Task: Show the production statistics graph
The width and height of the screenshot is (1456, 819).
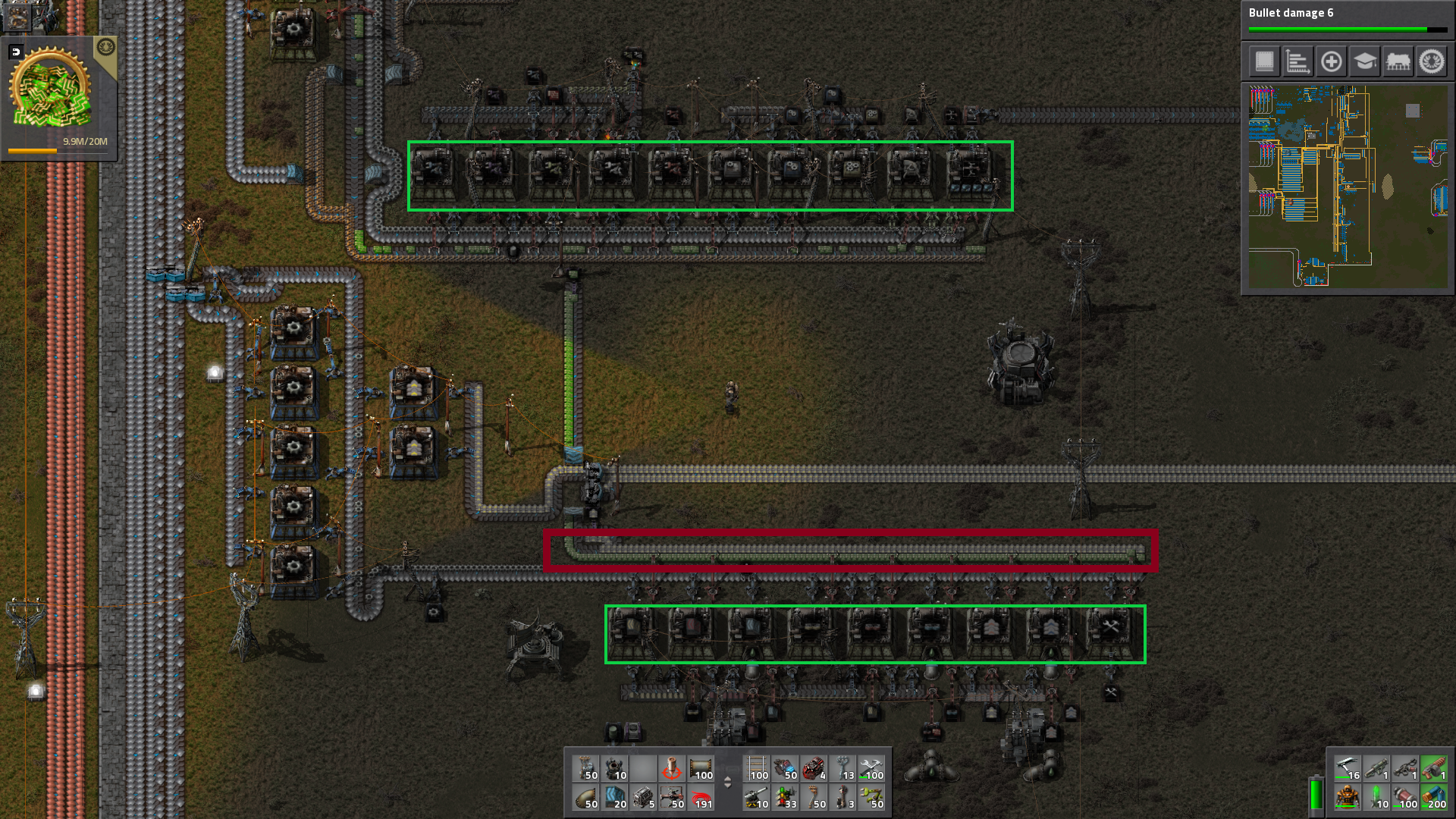Action: (1298, 61)
